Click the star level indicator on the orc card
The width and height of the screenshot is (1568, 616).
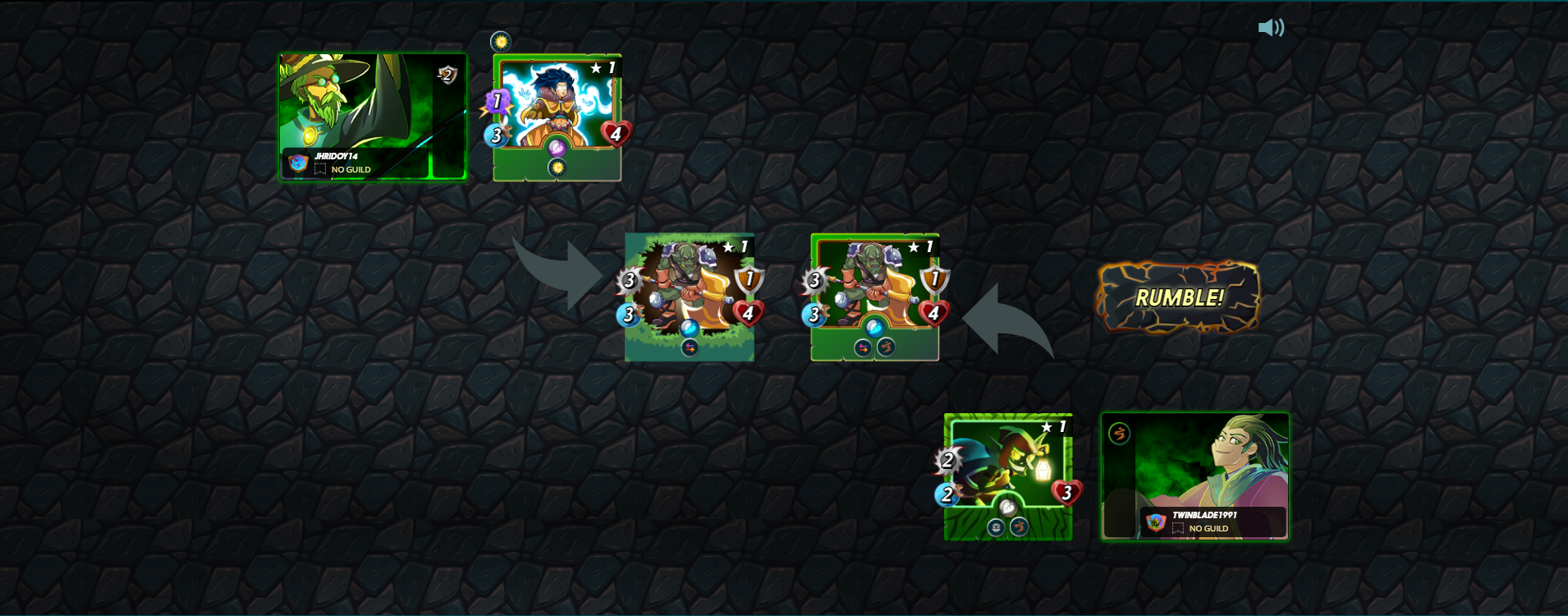click(x=728, y=247)
